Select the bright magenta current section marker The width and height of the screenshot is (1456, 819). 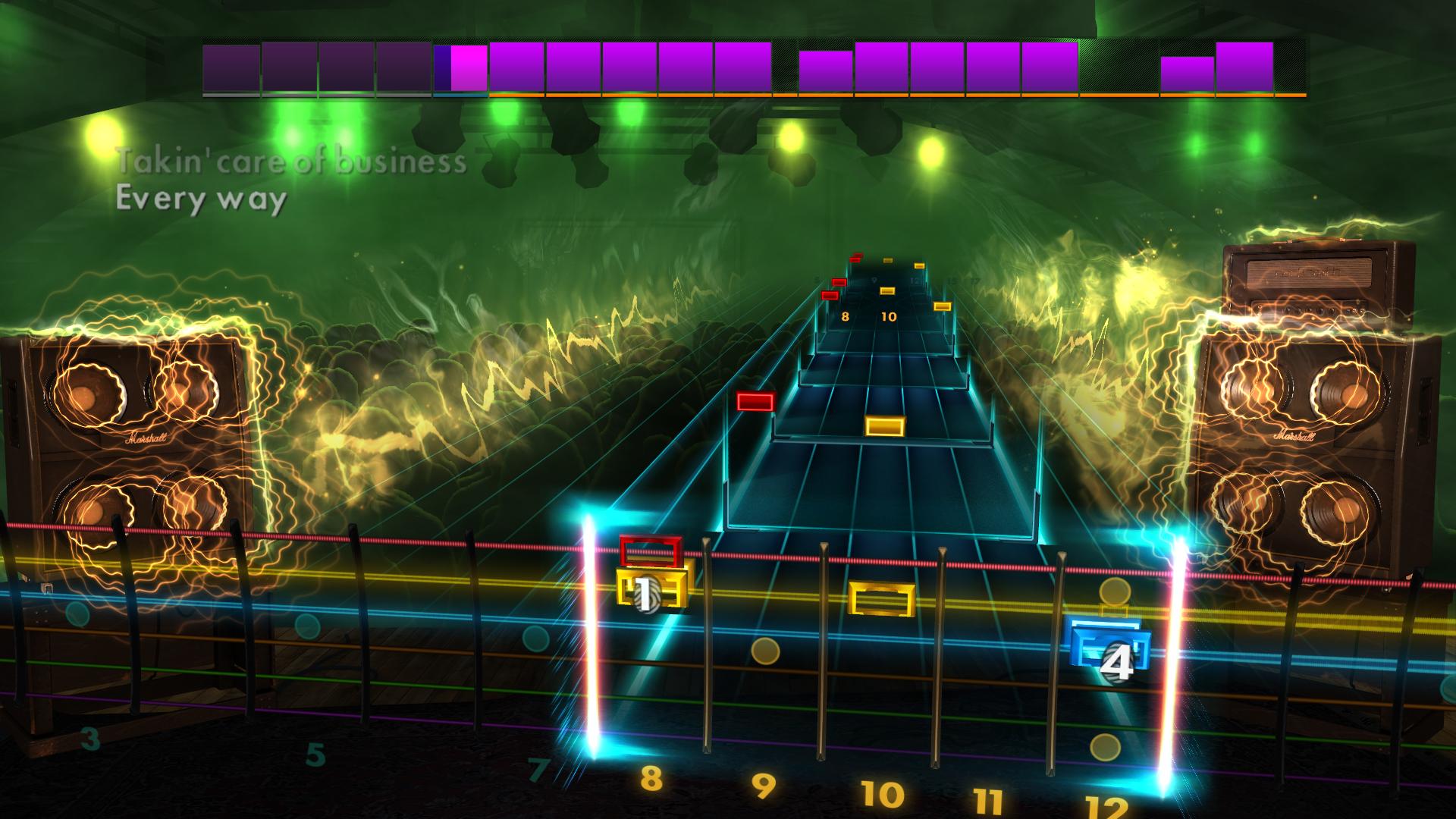[x=466, y=68]
